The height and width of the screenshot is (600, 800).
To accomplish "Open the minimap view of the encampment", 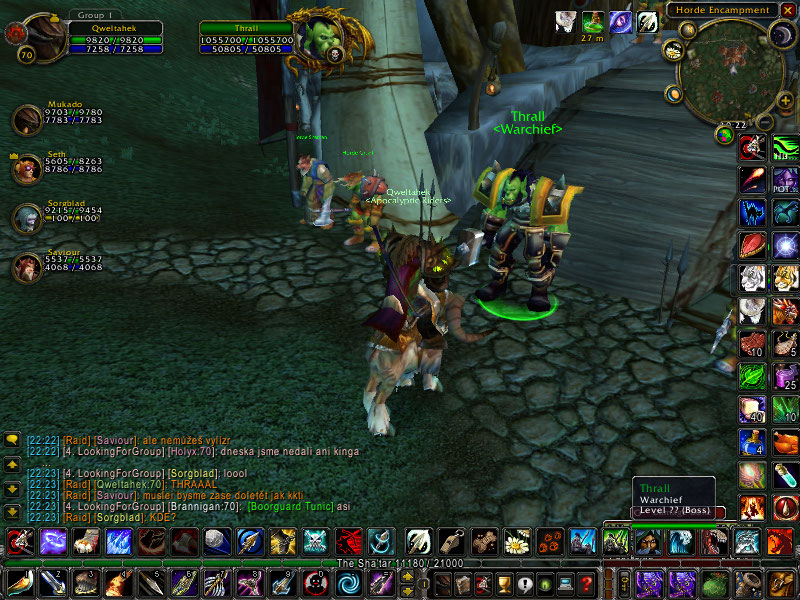I will pyautogui.click(x=725, y=70).
